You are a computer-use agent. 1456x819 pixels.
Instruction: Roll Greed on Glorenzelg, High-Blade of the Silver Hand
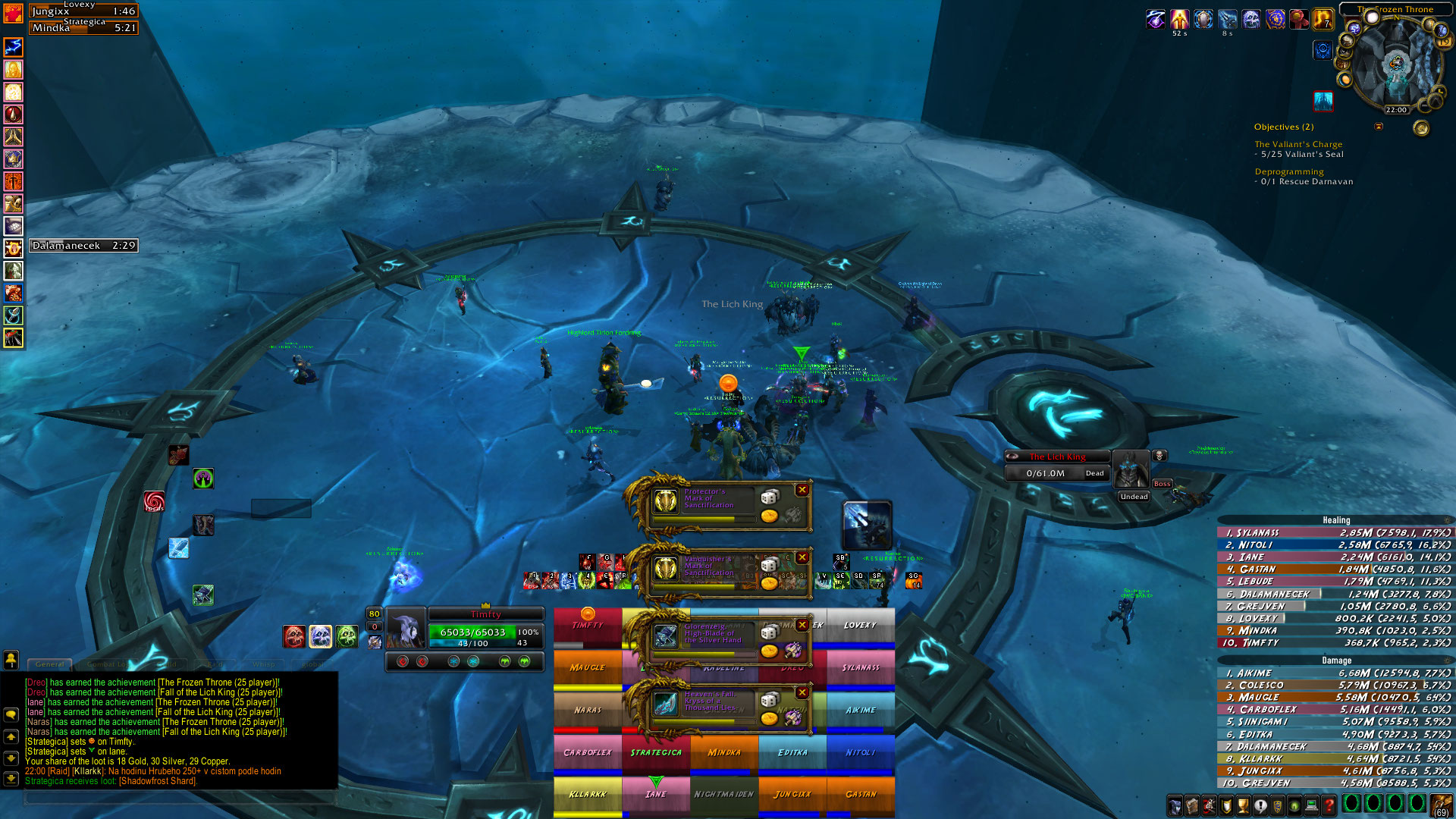click(x=770, y=651)
